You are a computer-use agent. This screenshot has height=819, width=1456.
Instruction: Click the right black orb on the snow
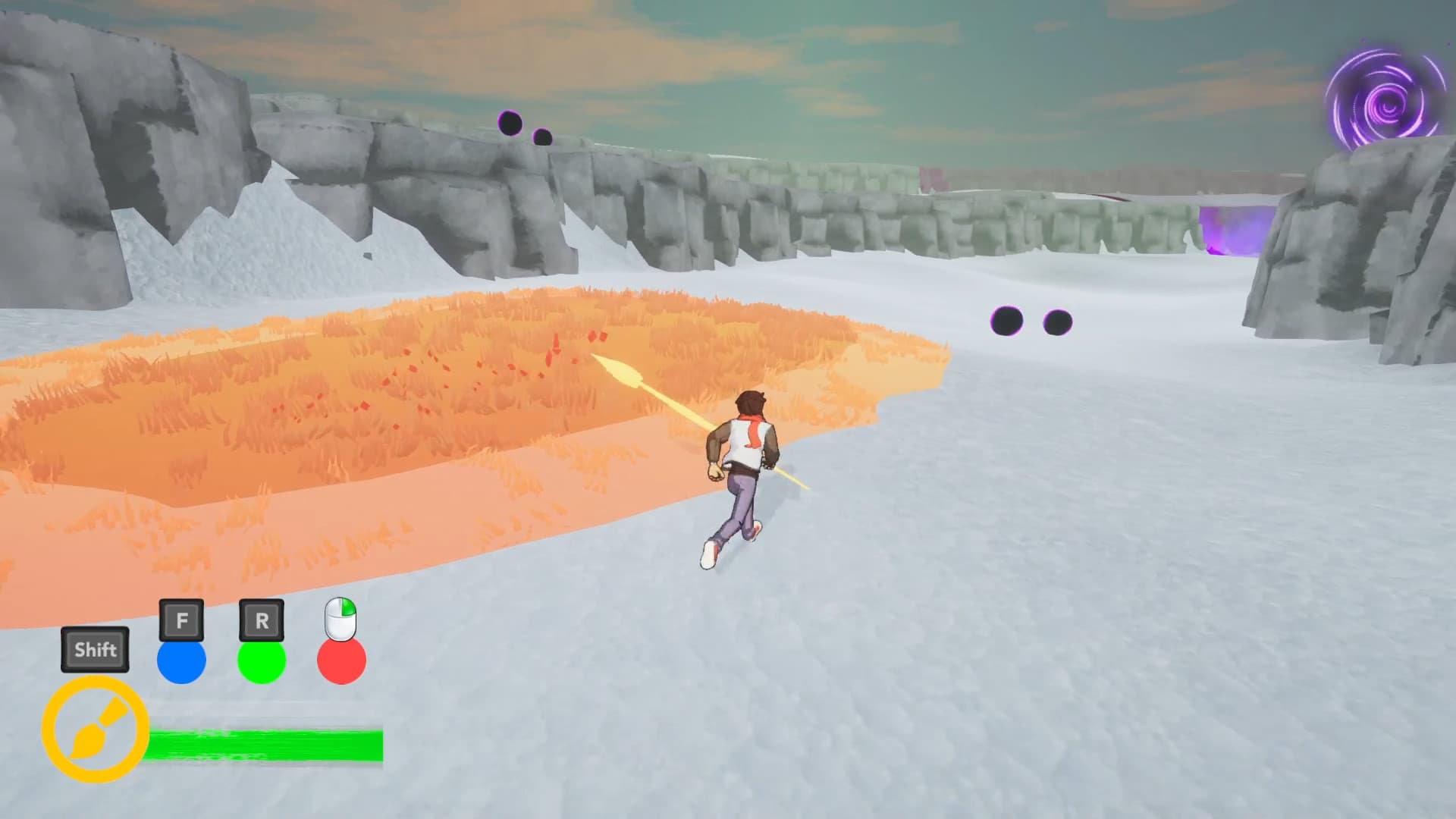1057,322
